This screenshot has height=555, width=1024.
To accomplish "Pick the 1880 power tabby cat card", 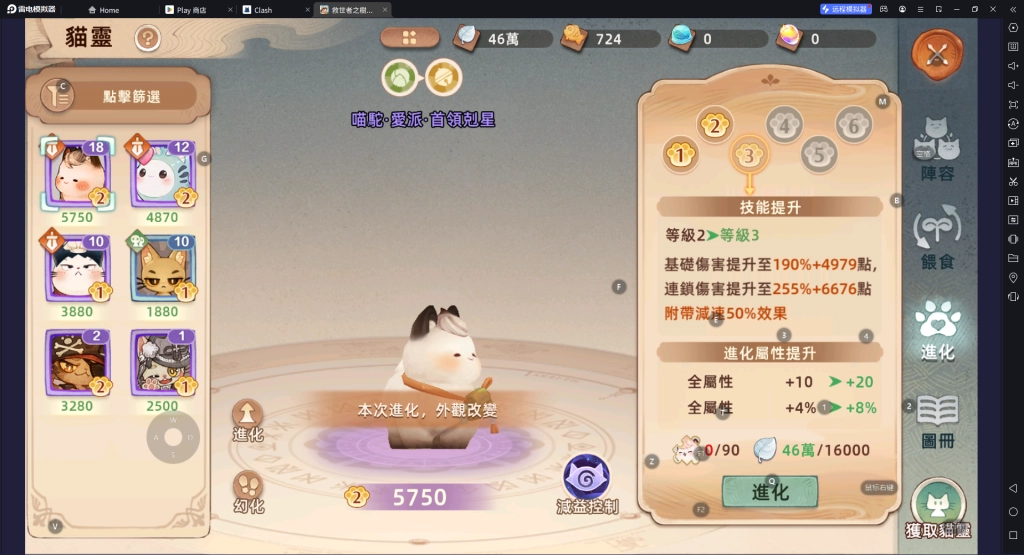I will coord(163,267).
